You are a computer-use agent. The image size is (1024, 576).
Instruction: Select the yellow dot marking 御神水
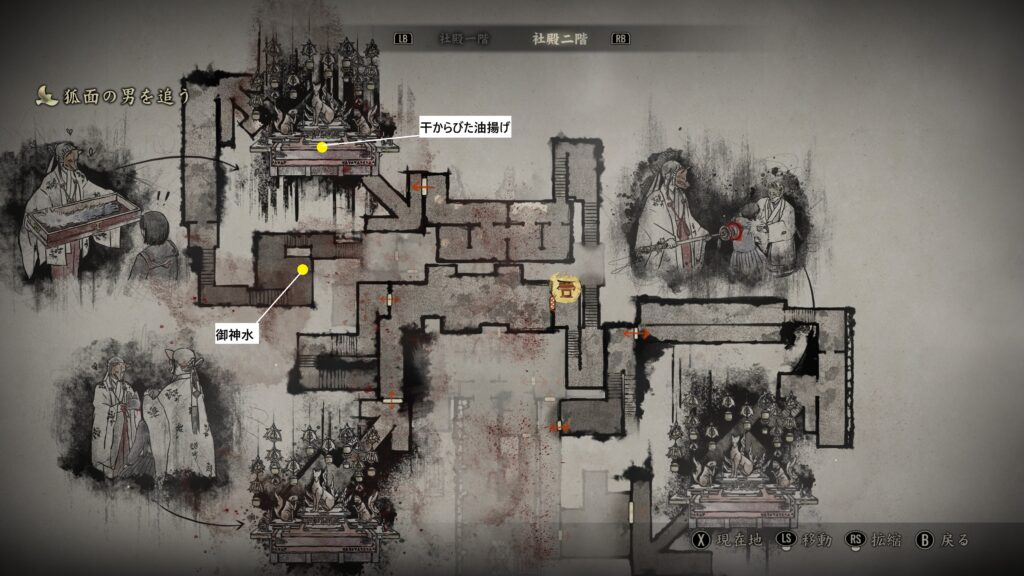coord(302,269)
